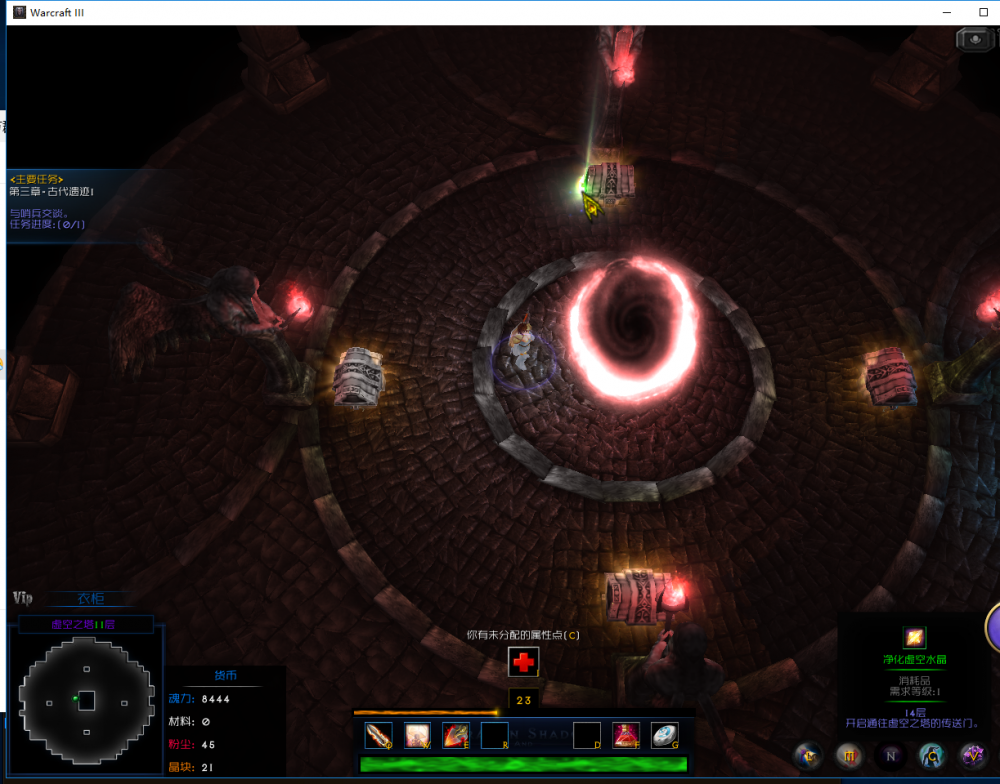This screenshot has height=784, width=1000.
Task: Maximize the Warcraft III window
Action: (985, 12)
